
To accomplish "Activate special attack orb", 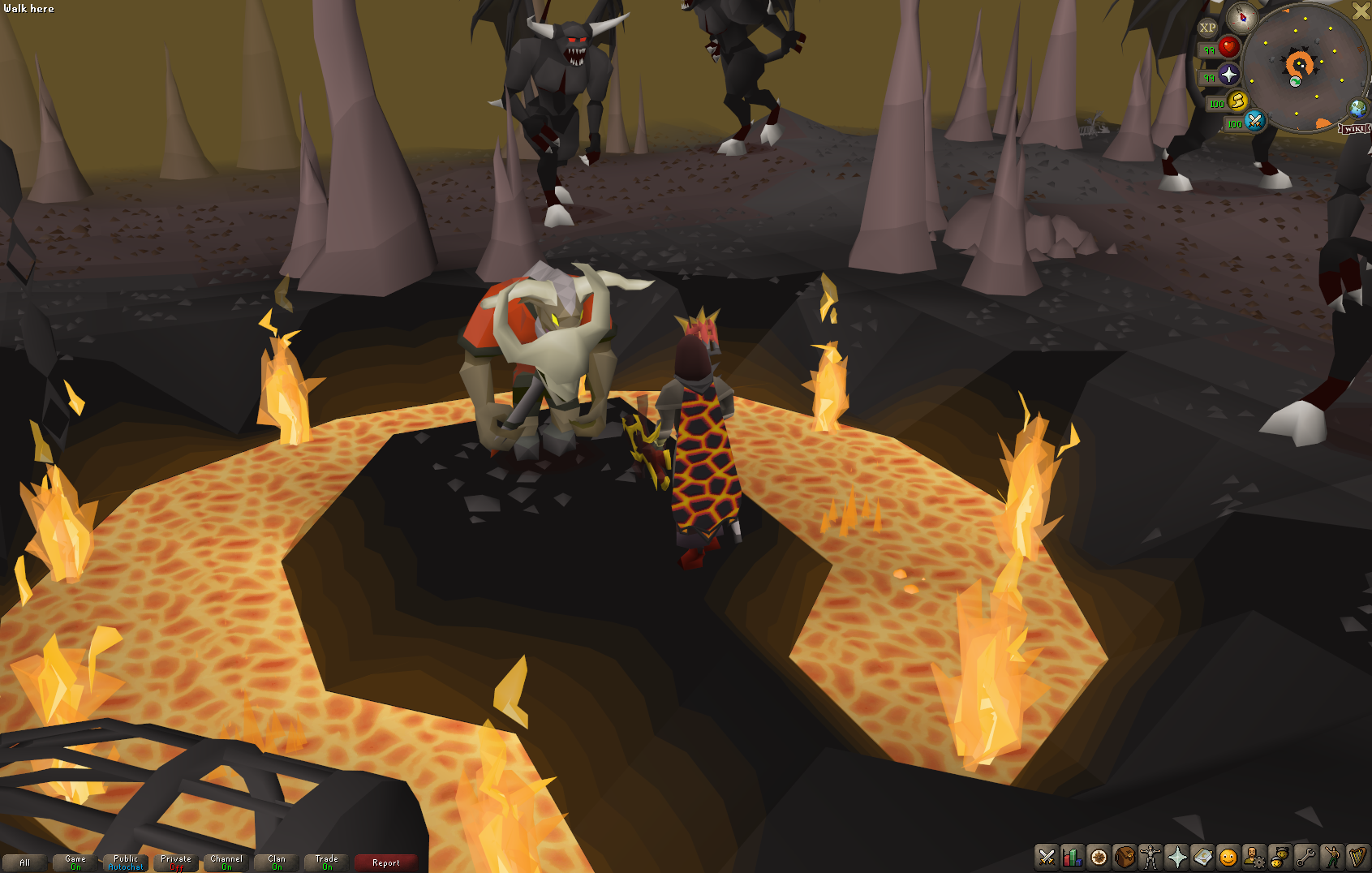I will point(1254,123).
